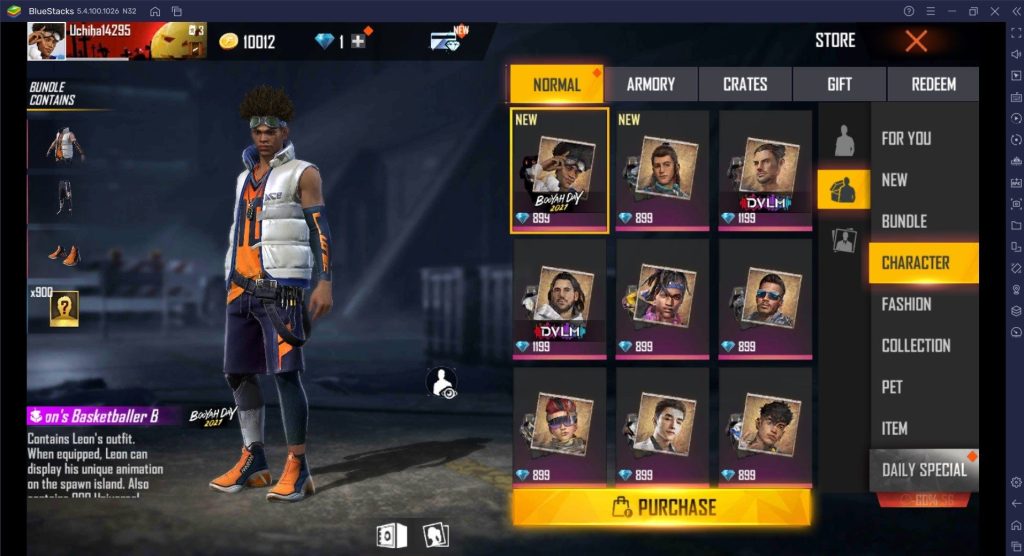Image resolution: width=1024 pixels, height=556 pixels.
Task: Open the Daily Special section
Action: click(924, 469)
